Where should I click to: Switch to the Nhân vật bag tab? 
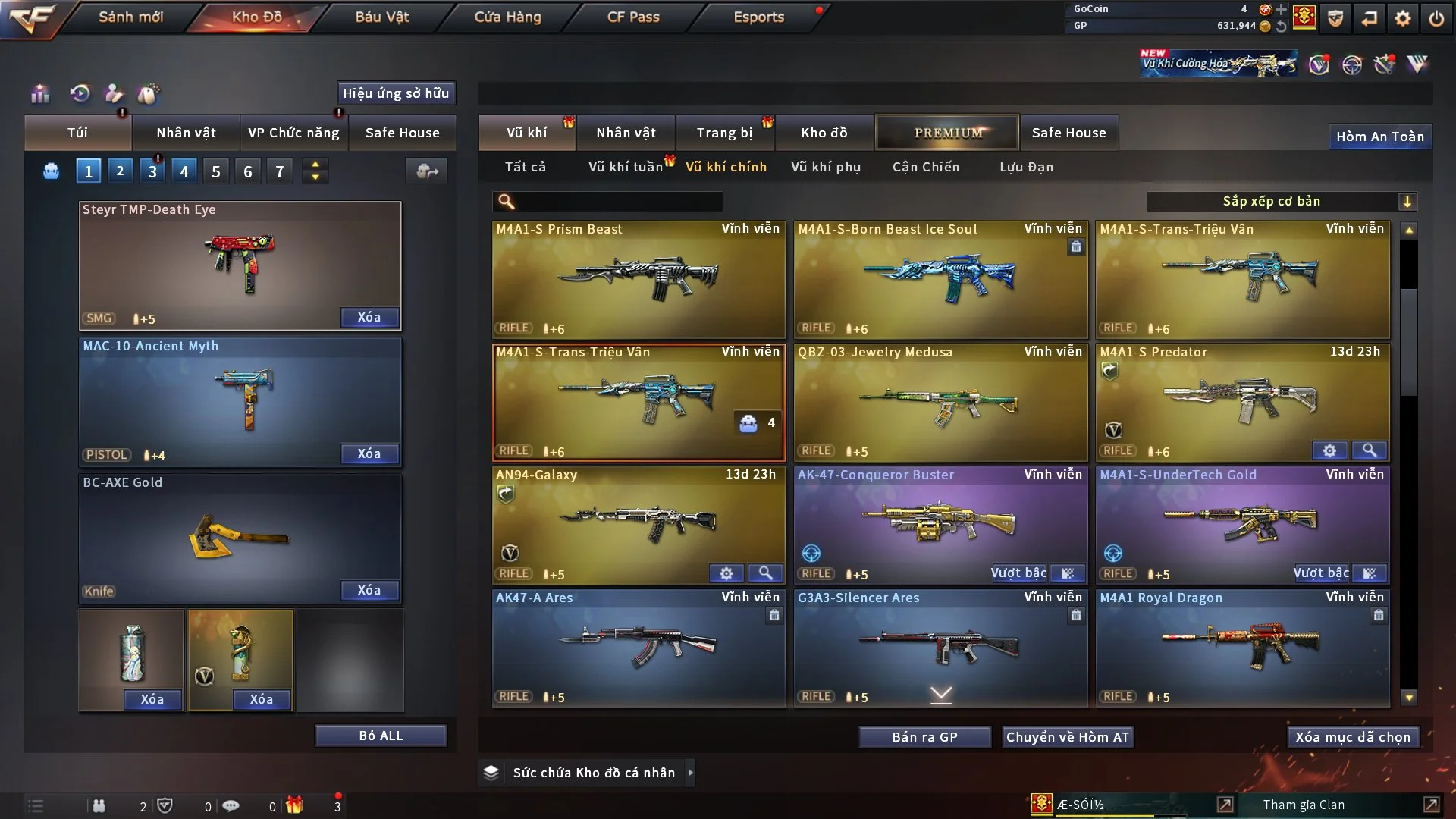[186, 133]
